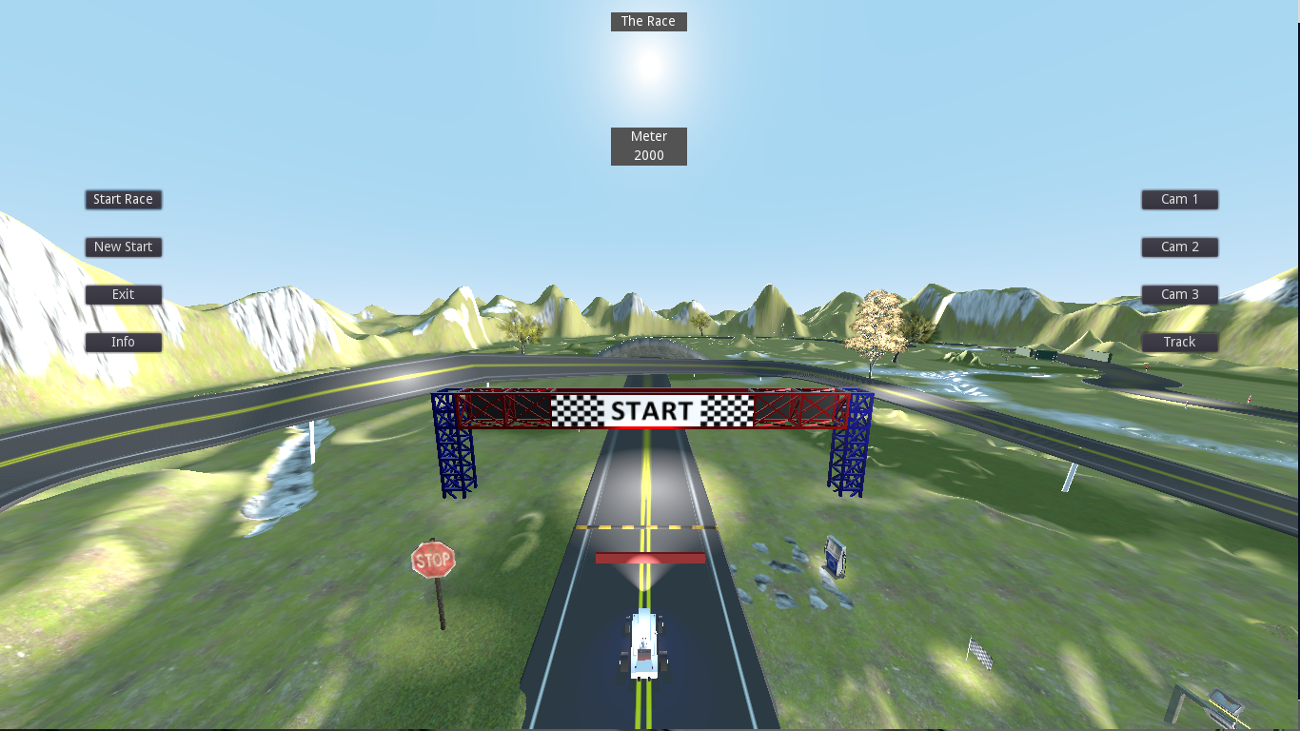
Task: Click the Meter 2000 distance display
Action: pos(648,145)
